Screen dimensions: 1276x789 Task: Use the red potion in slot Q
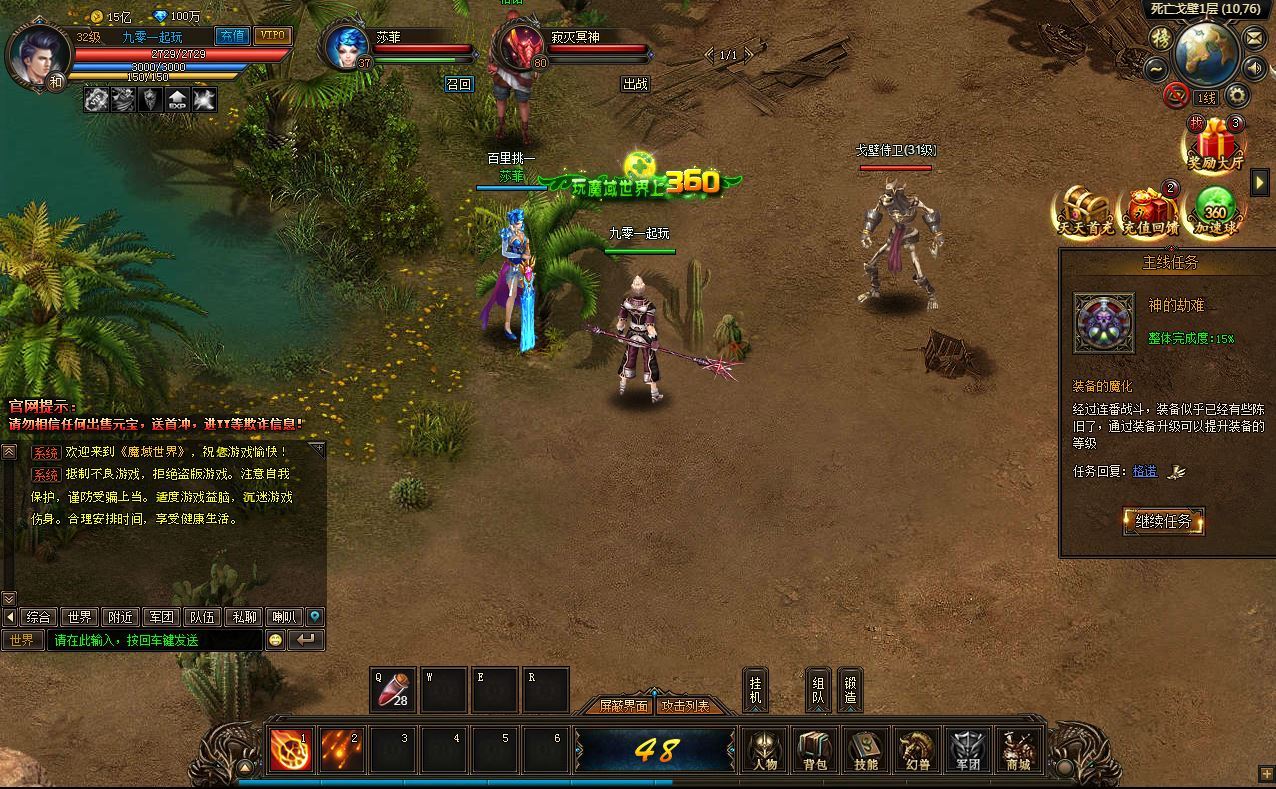pos(393,689)
